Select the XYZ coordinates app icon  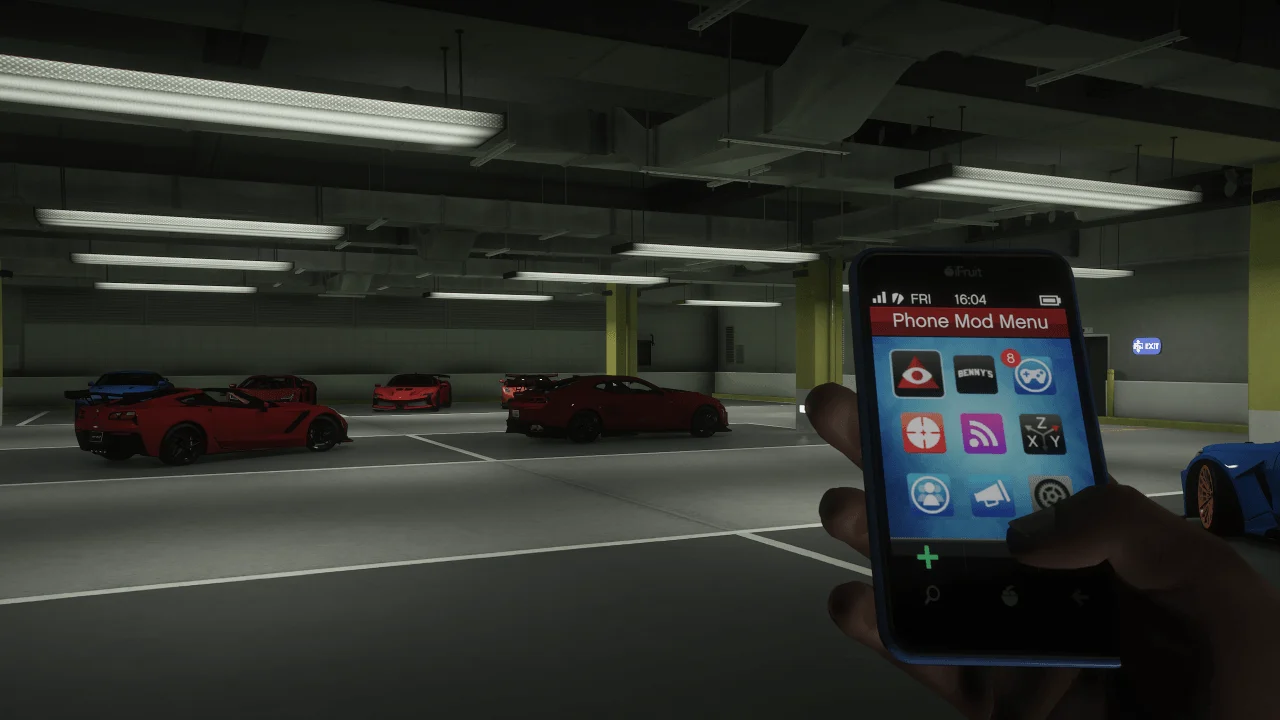(1043, 435)
